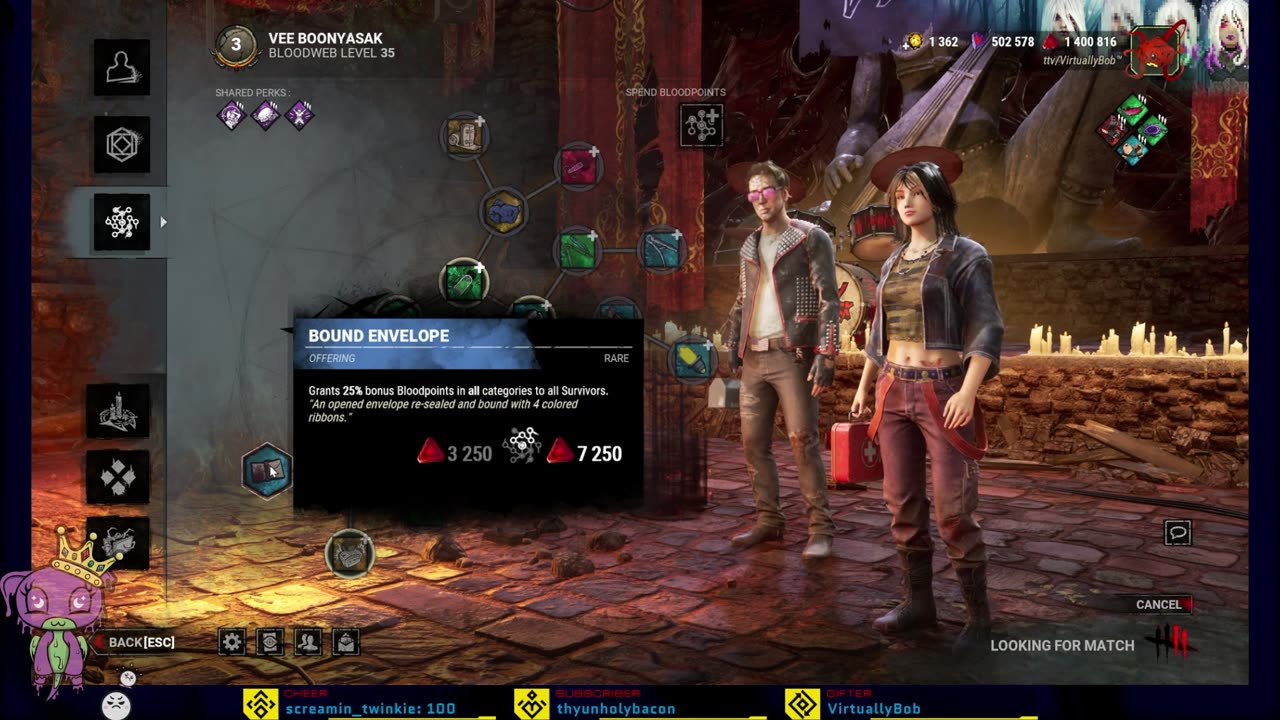
Task: Click the red creature player profile badge
Action: pyautogui.click(x=1155, y=52)
